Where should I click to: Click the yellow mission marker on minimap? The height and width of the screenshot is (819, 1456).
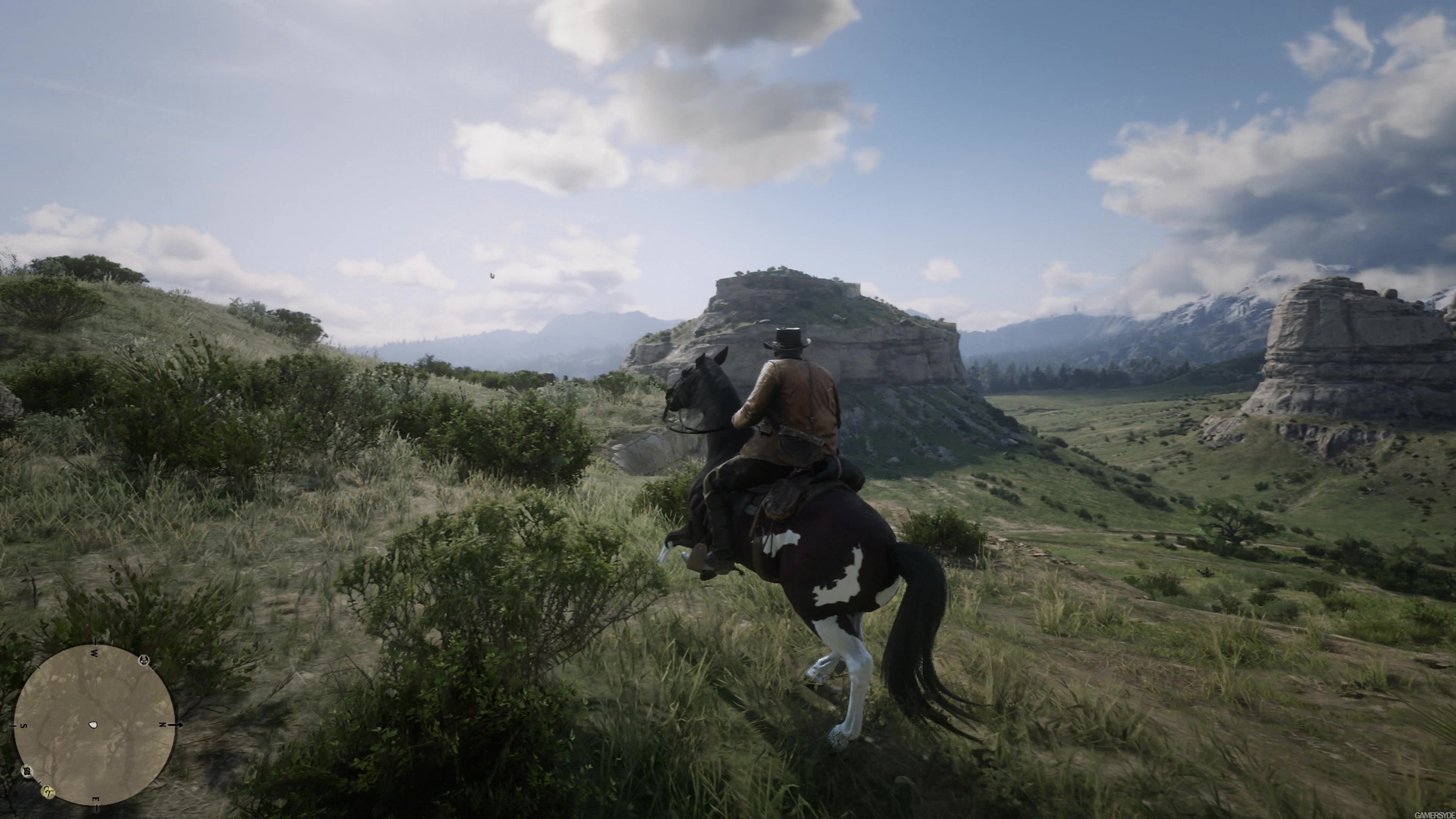click(x=49, y=792)
